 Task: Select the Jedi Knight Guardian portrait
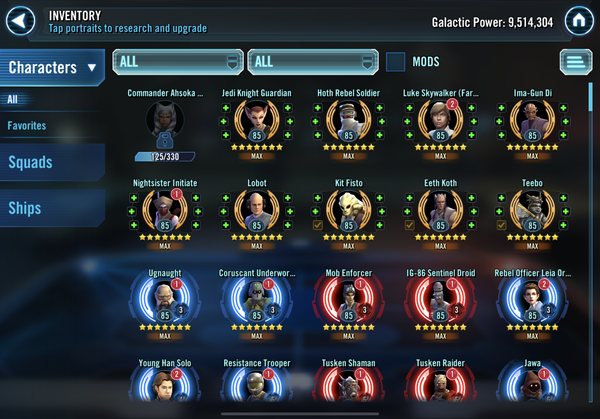coord(256,124)
